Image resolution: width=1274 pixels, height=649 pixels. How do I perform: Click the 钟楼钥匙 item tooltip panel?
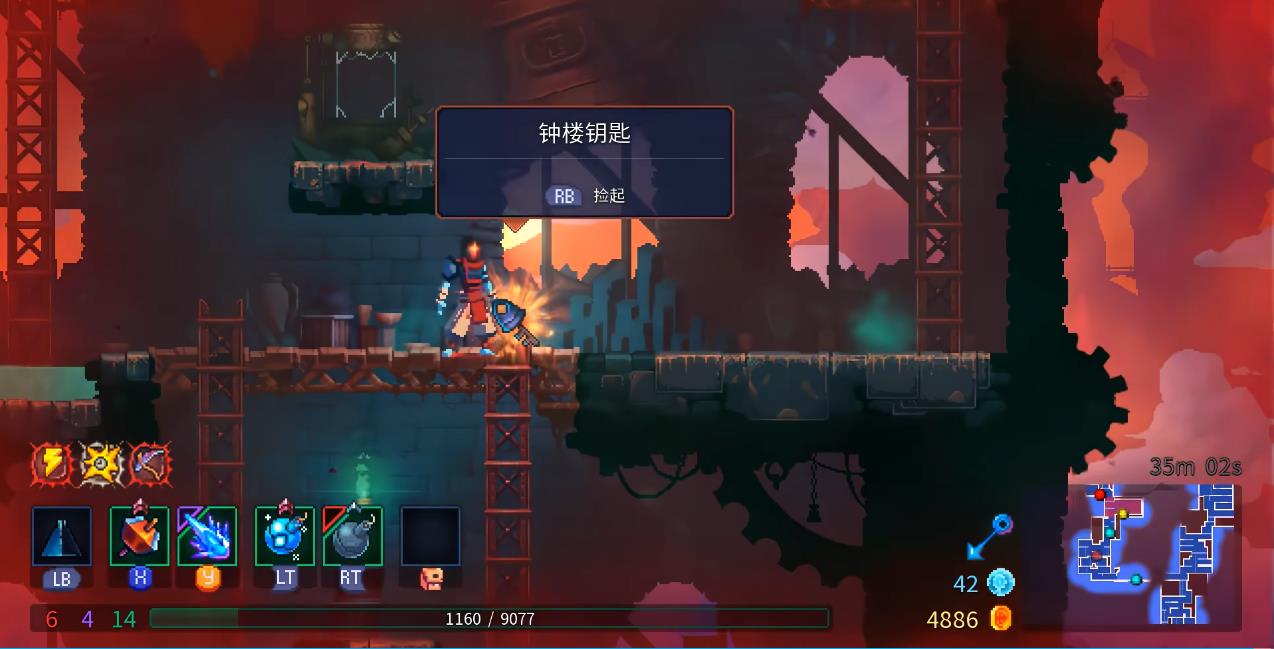click(585, 162)
